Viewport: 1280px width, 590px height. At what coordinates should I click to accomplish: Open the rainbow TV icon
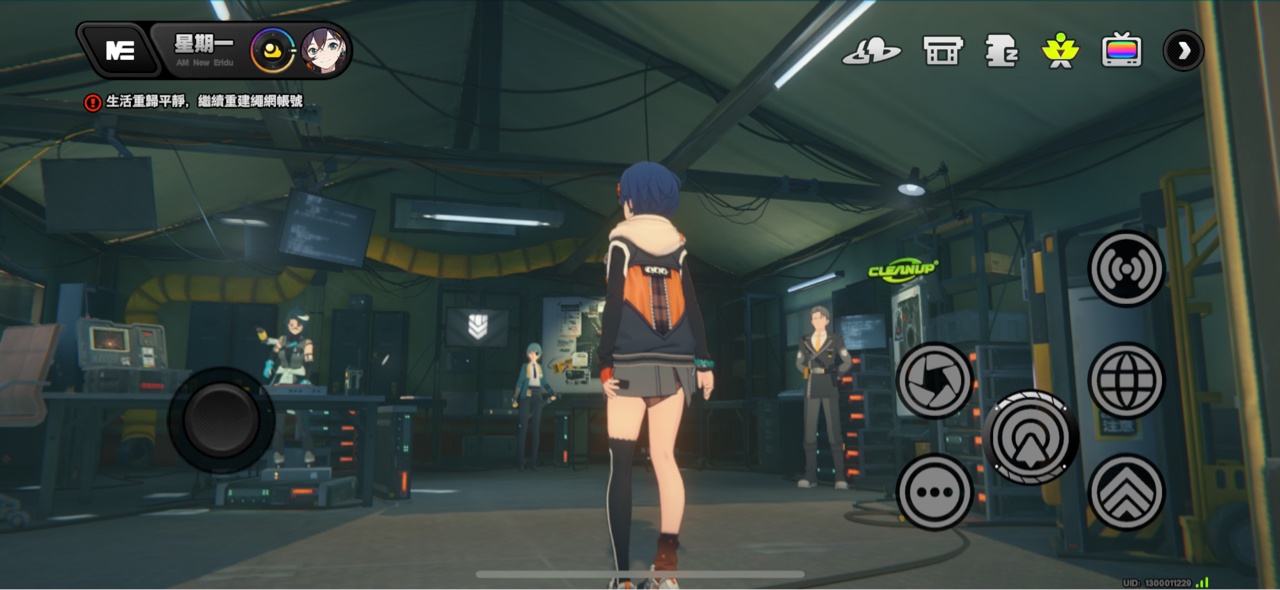tap(1121, 50)
